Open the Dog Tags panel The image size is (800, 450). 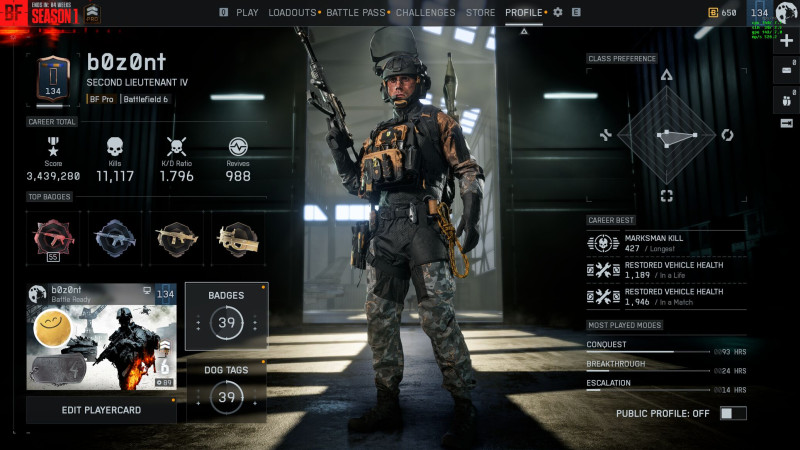226,389
